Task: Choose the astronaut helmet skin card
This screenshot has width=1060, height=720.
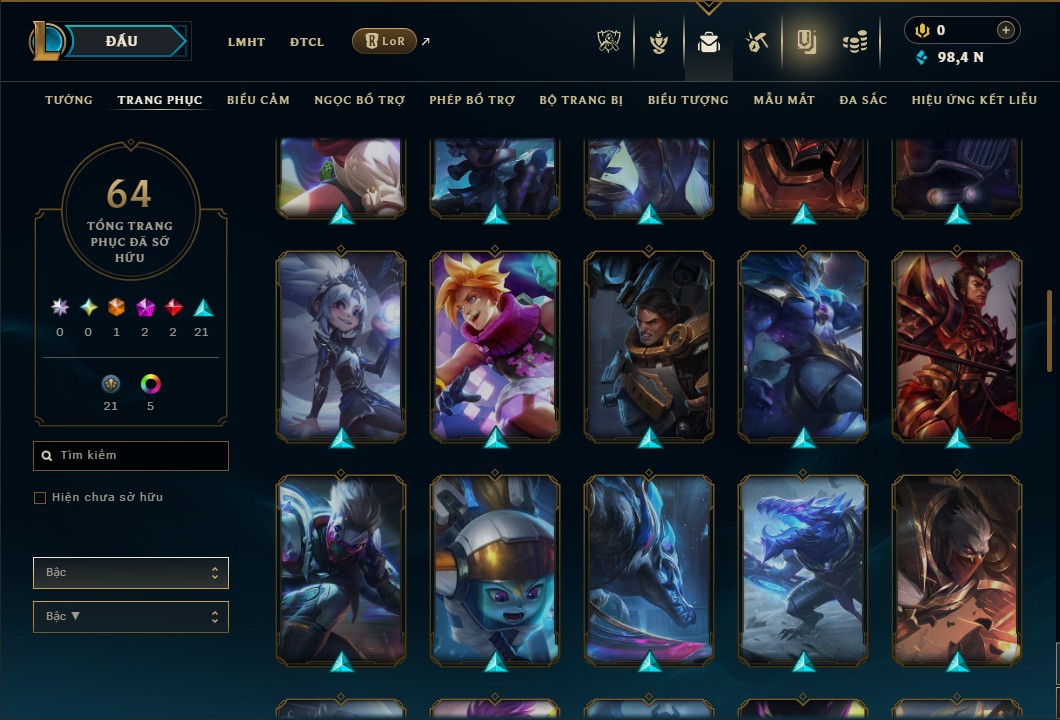Action: [x=495, y=569]
